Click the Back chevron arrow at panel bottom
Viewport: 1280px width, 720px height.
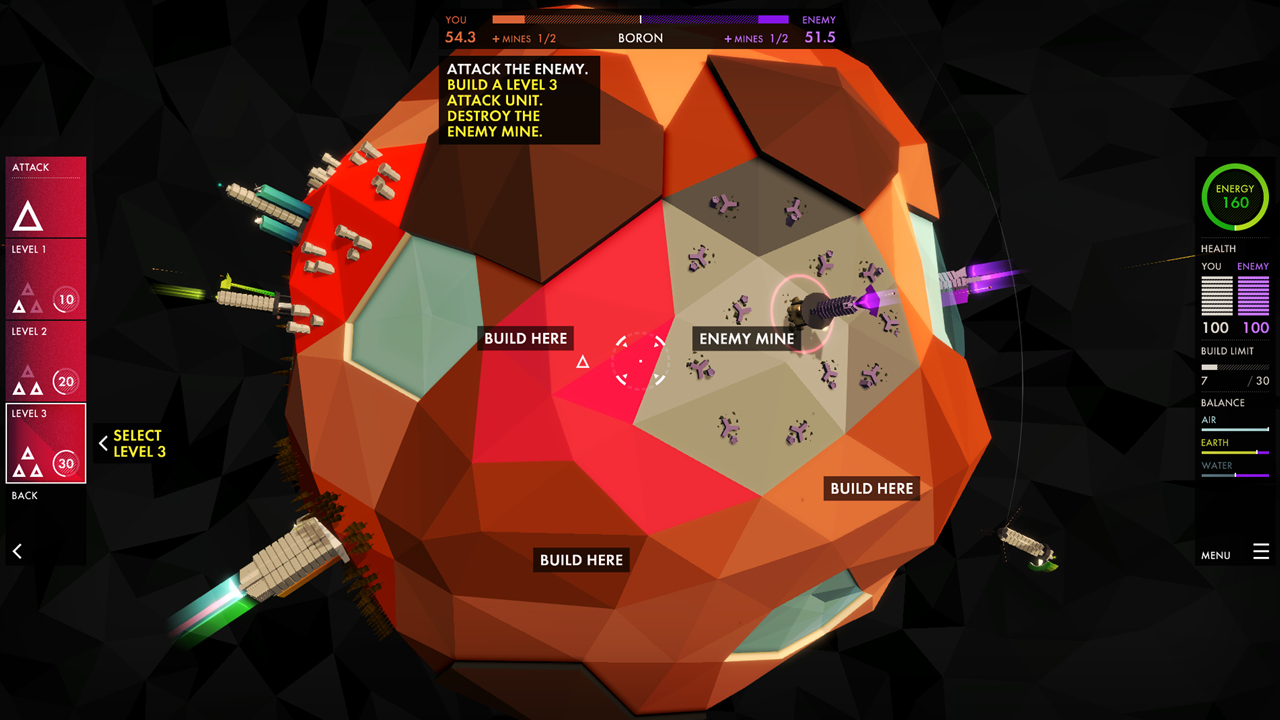[x=18, y=551]
